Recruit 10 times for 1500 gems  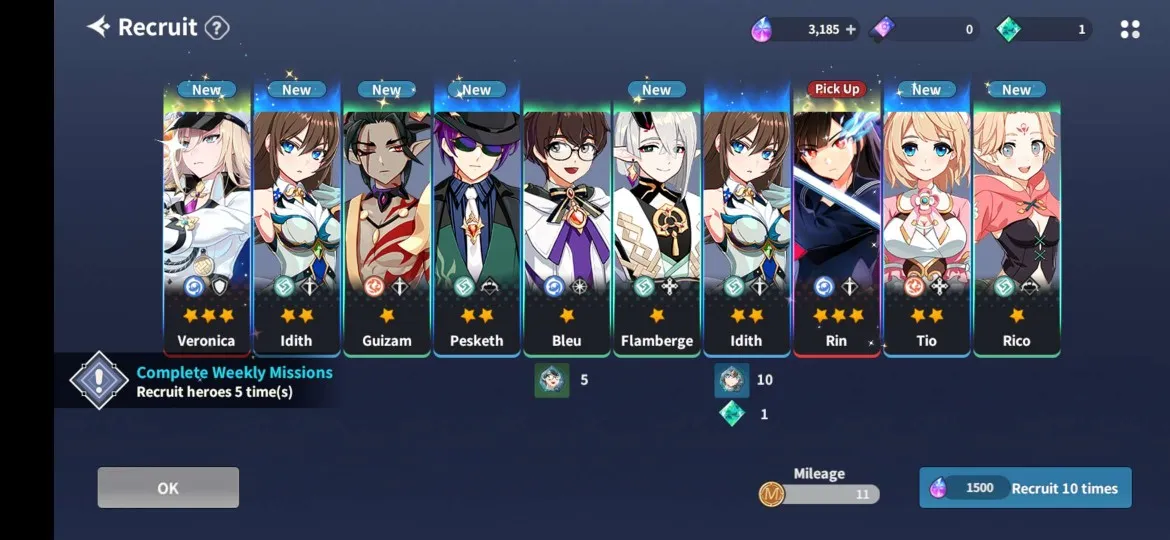(1025, 488)
